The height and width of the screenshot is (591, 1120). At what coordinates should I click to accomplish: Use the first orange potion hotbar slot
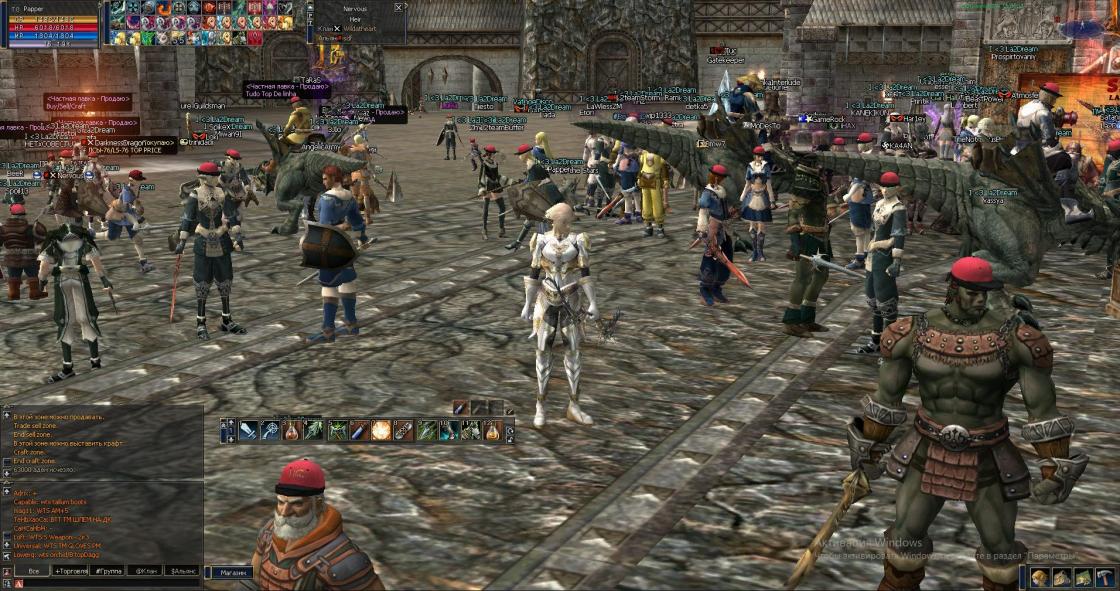click(x=292, y=431)
